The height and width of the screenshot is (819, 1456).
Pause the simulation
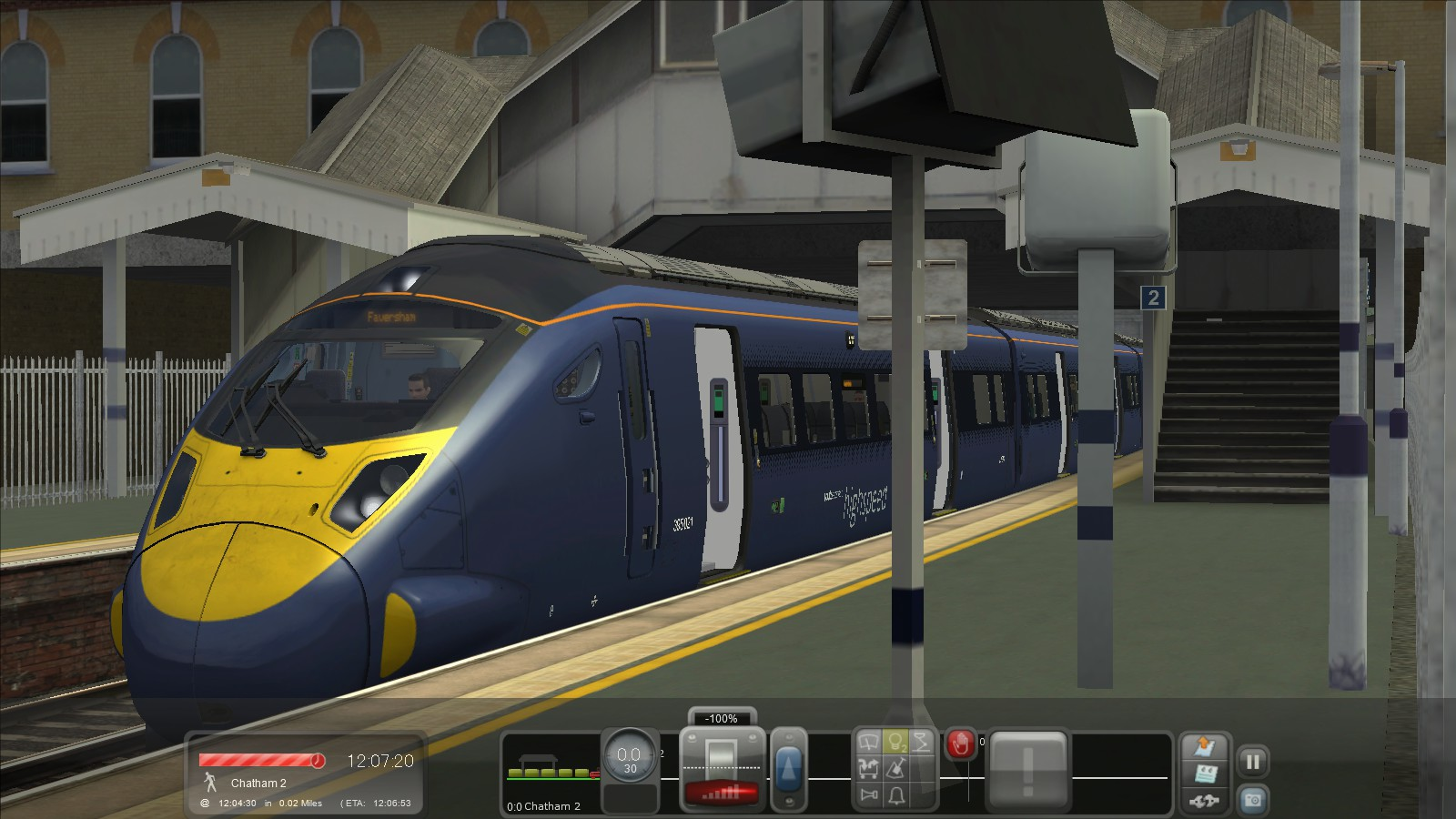(x=1253, y=763)
